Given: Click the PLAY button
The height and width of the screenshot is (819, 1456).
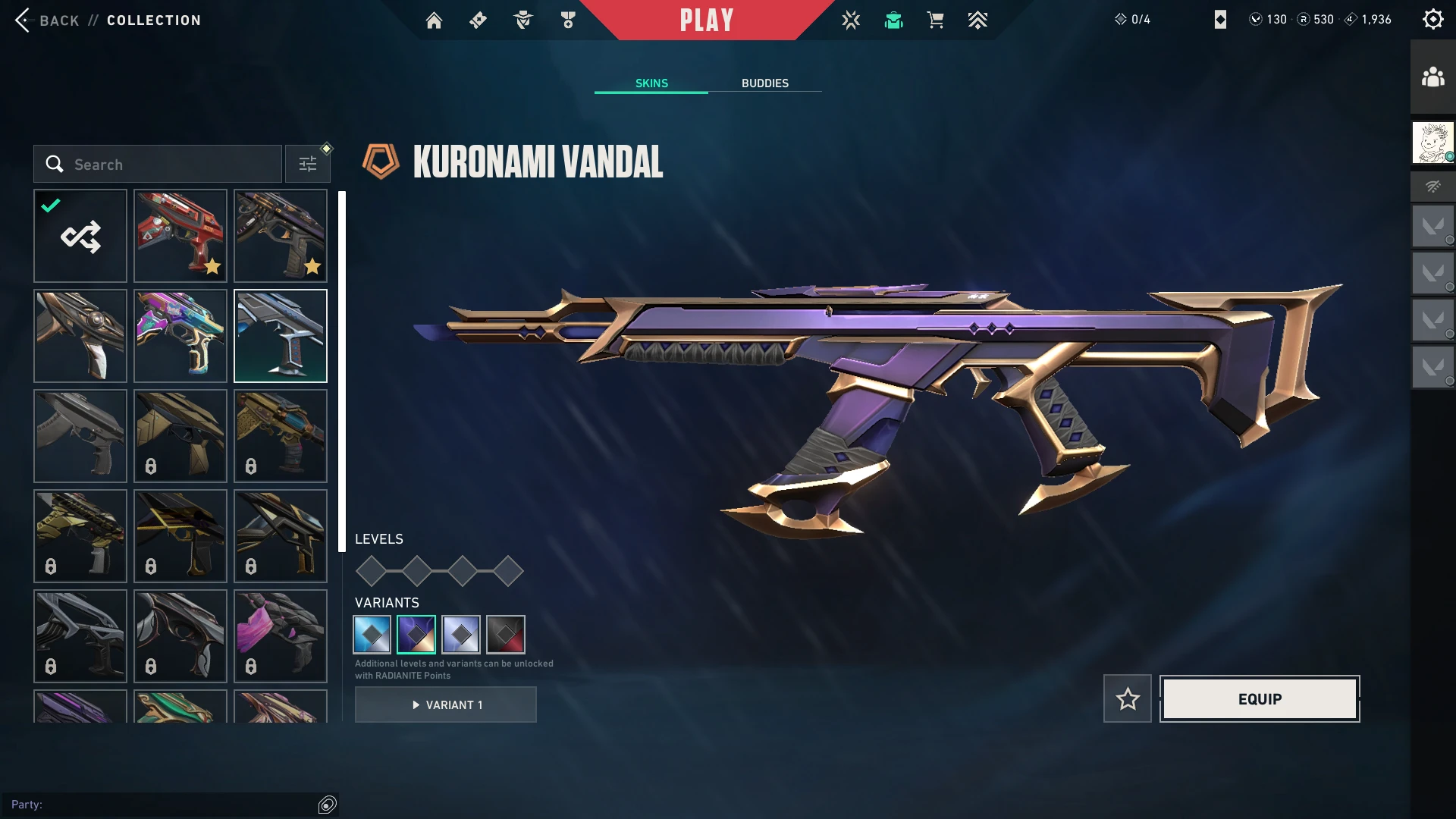Looking at the screenshot, I should (708, 20).
